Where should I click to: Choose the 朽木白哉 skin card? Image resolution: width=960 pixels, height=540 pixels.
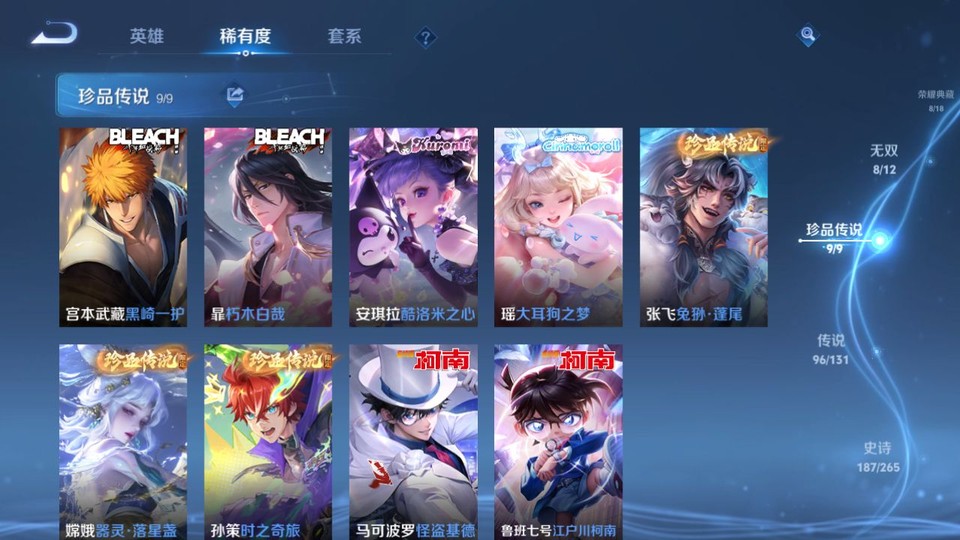click(x=268, y=227)
